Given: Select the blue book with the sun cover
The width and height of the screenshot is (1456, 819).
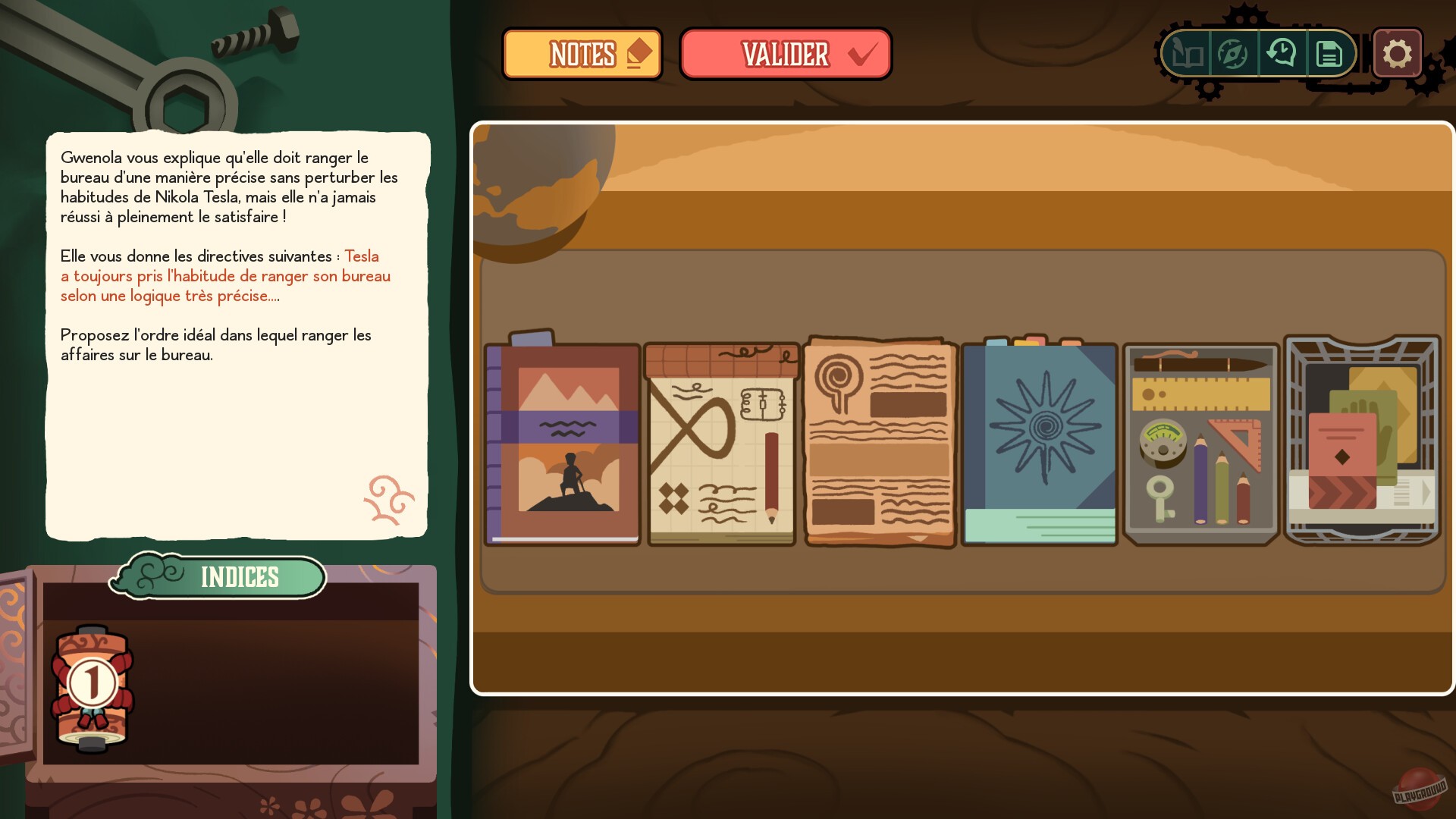Looking at the screenshot, I should point(1039,444).
